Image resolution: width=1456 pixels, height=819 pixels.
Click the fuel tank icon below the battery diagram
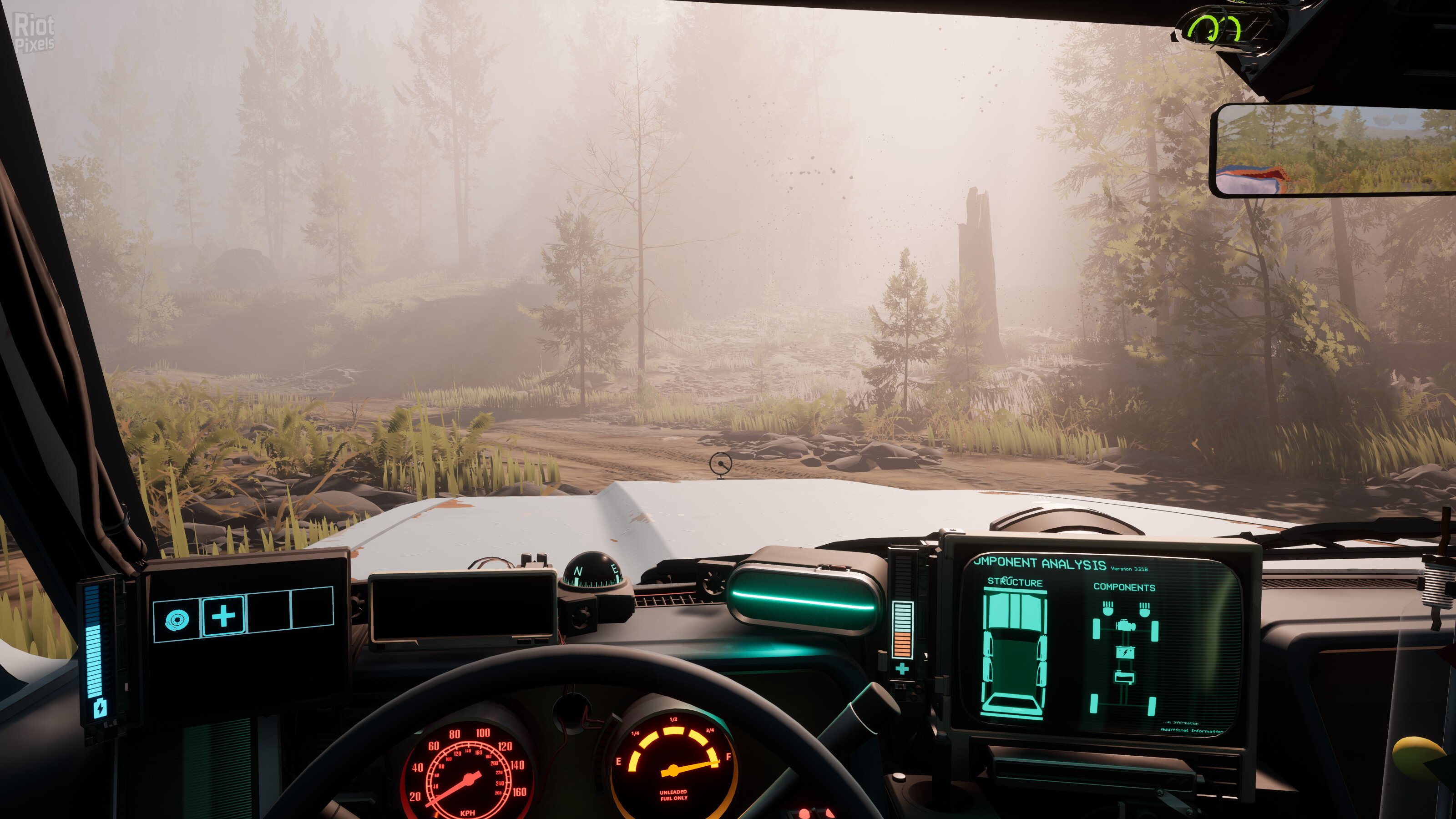click(1125, 677)
